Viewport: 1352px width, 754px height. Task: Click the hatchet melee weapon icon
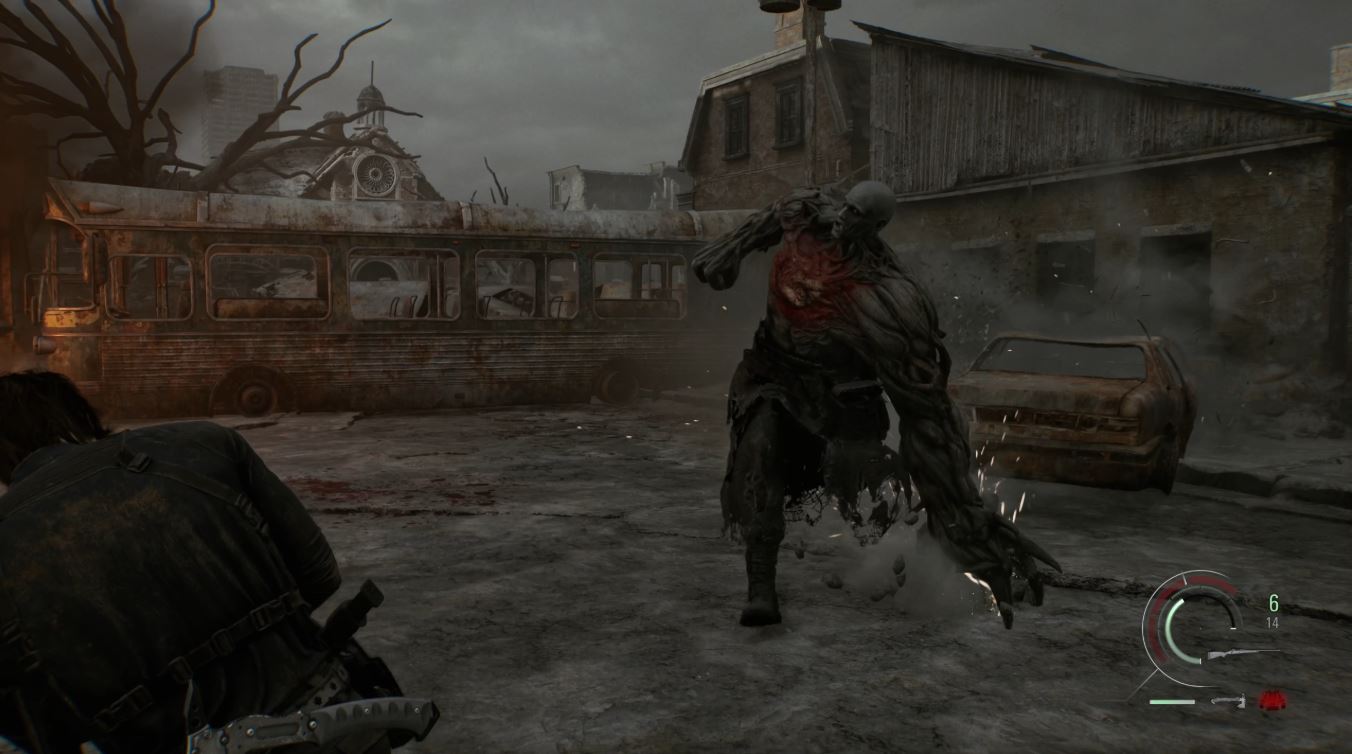click(x=1227, y=701)
